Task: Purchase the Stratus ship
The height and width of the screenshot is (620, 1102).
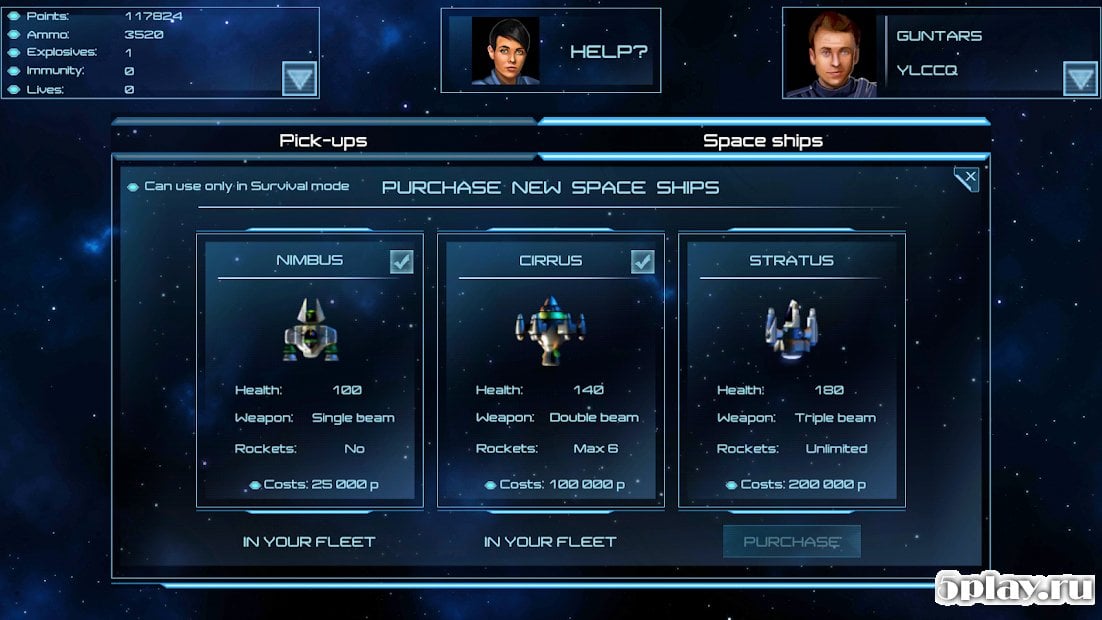Action: [x=792, y=541]
